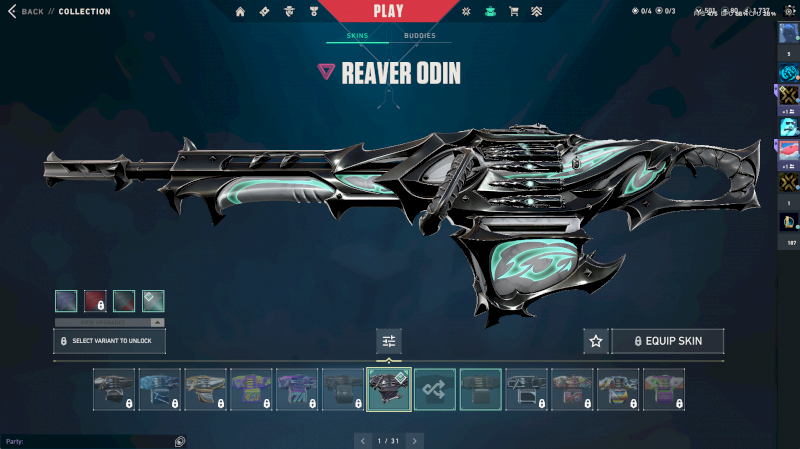Open the green agents icon in navigation
Viewport: 800px width, 449px height.
489,12
